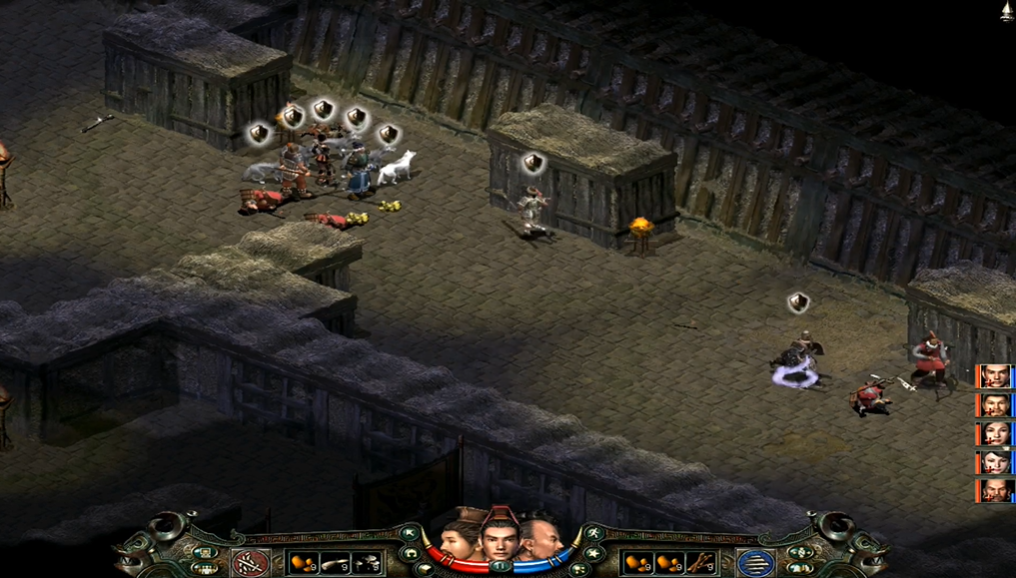Image resolution: width=1016 pixels, height=578 pixels.
Task: Select the skull item slot in left hotbar
Action: (x=367, y=563)
